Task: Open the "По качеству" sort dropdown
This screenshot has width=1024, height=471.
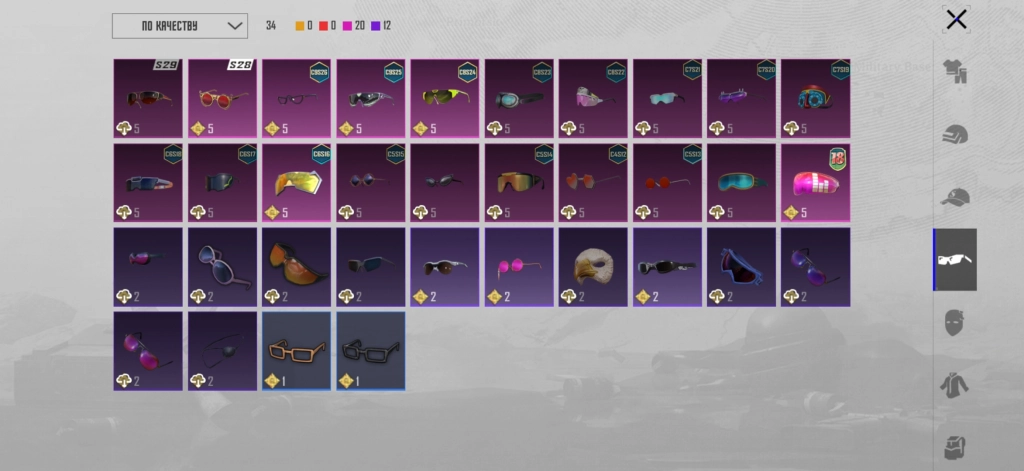Action: (x=179, y=25)
